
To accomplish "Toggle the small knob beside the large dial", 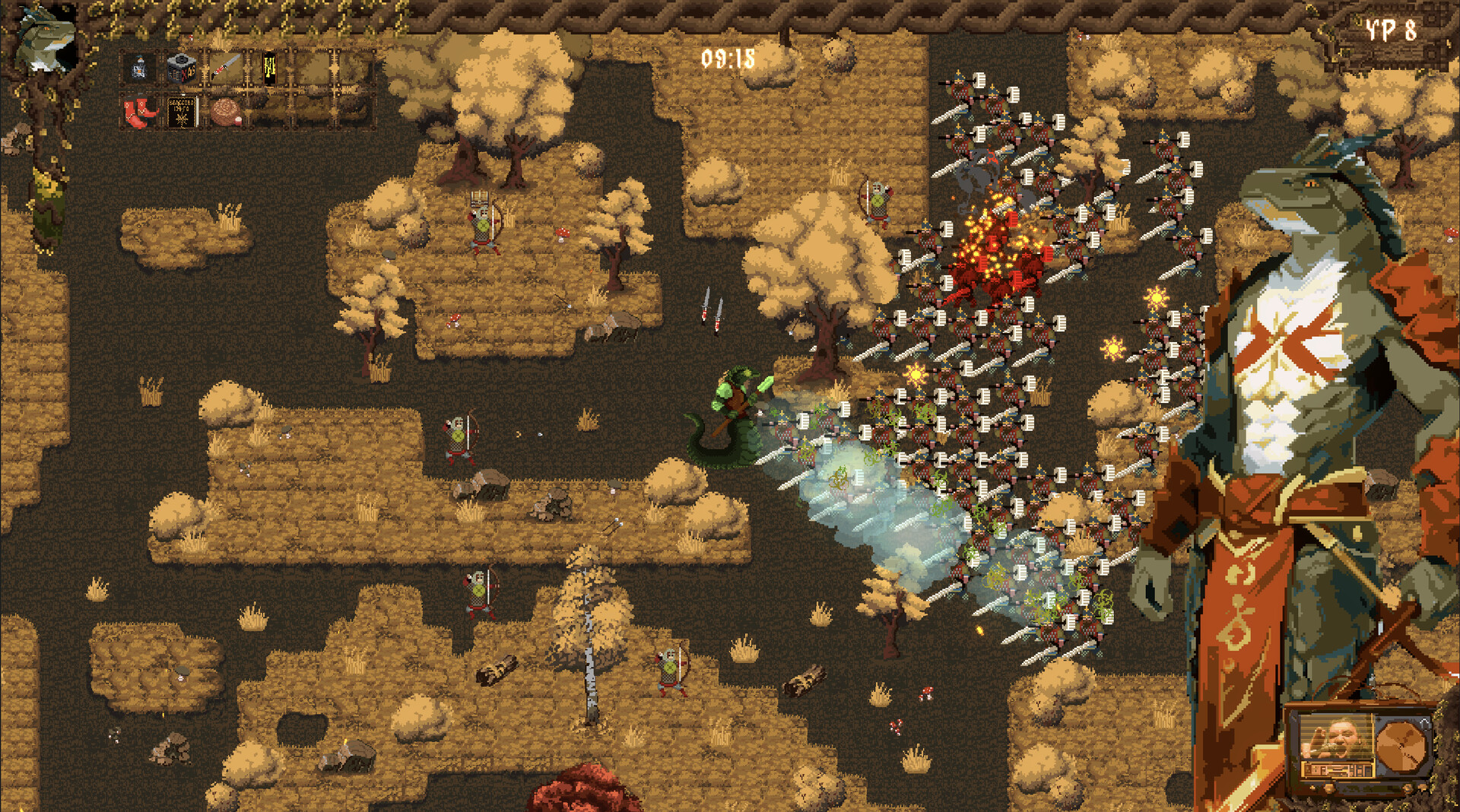I will [1313, 788].
